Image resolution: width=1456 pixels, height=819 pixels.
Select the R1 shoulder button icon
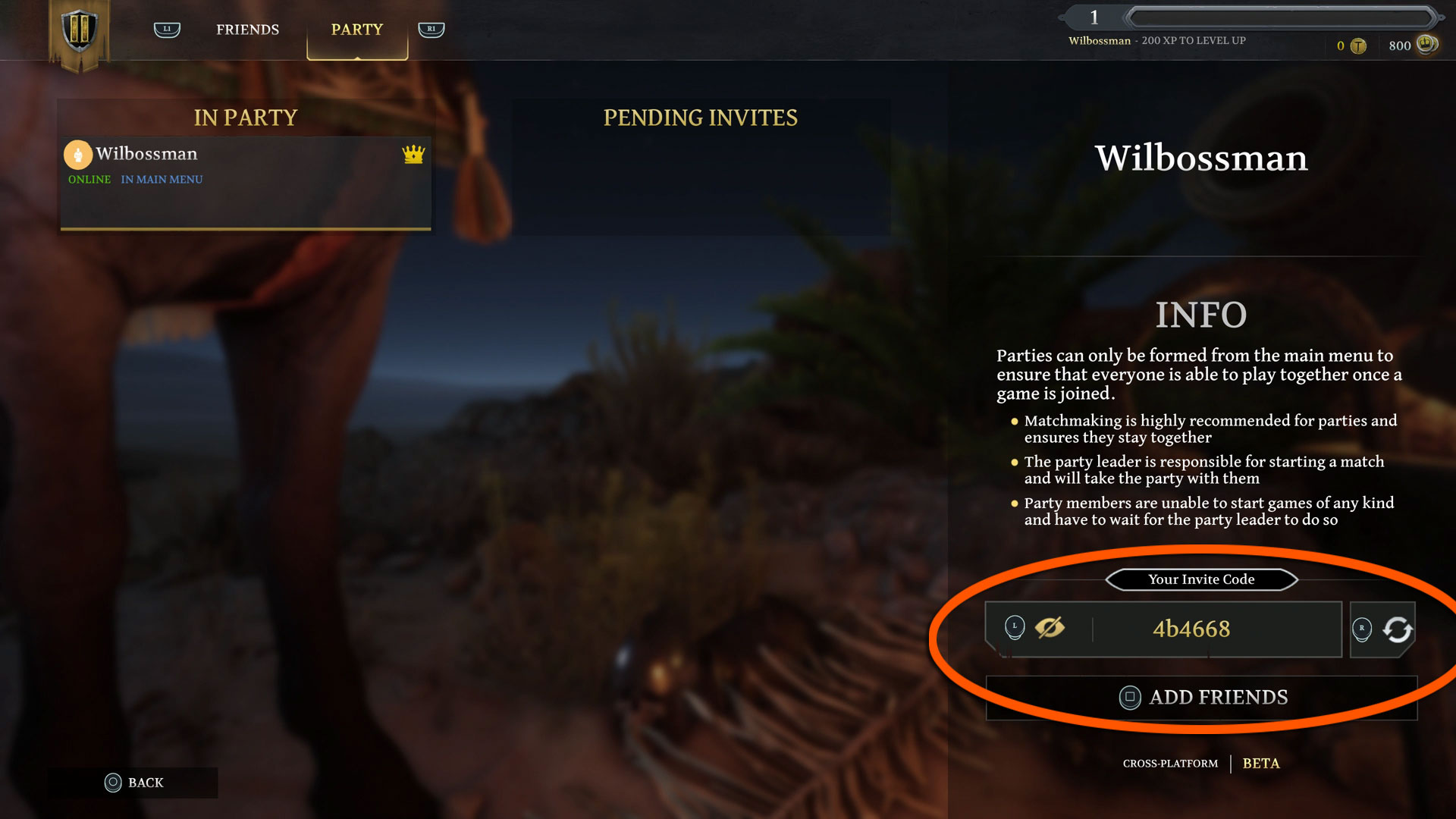click(x=431, y=29)
